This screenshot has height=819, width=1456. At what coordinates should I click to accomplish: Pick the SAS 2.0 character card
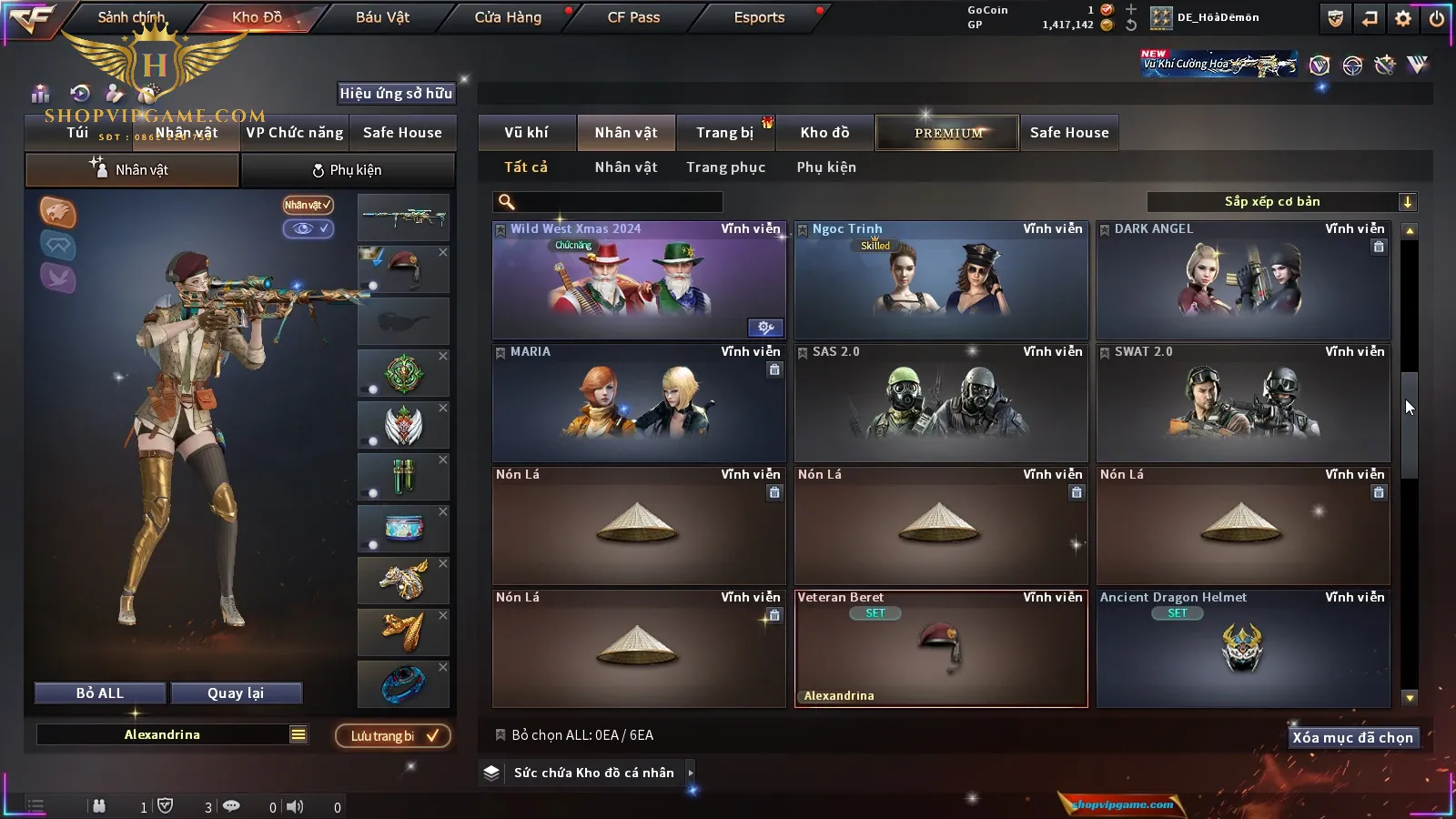940,403
